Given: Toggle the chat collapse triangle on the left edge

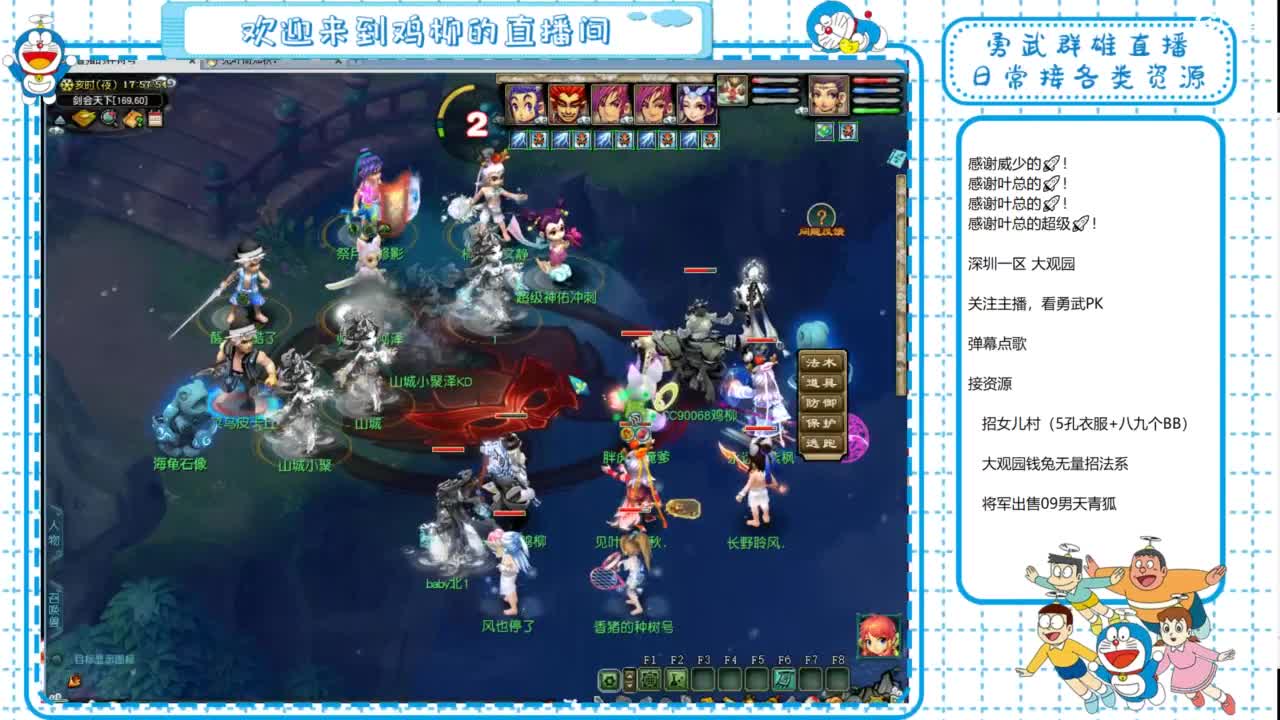Looking at the screenshot, I should [58, 118].
